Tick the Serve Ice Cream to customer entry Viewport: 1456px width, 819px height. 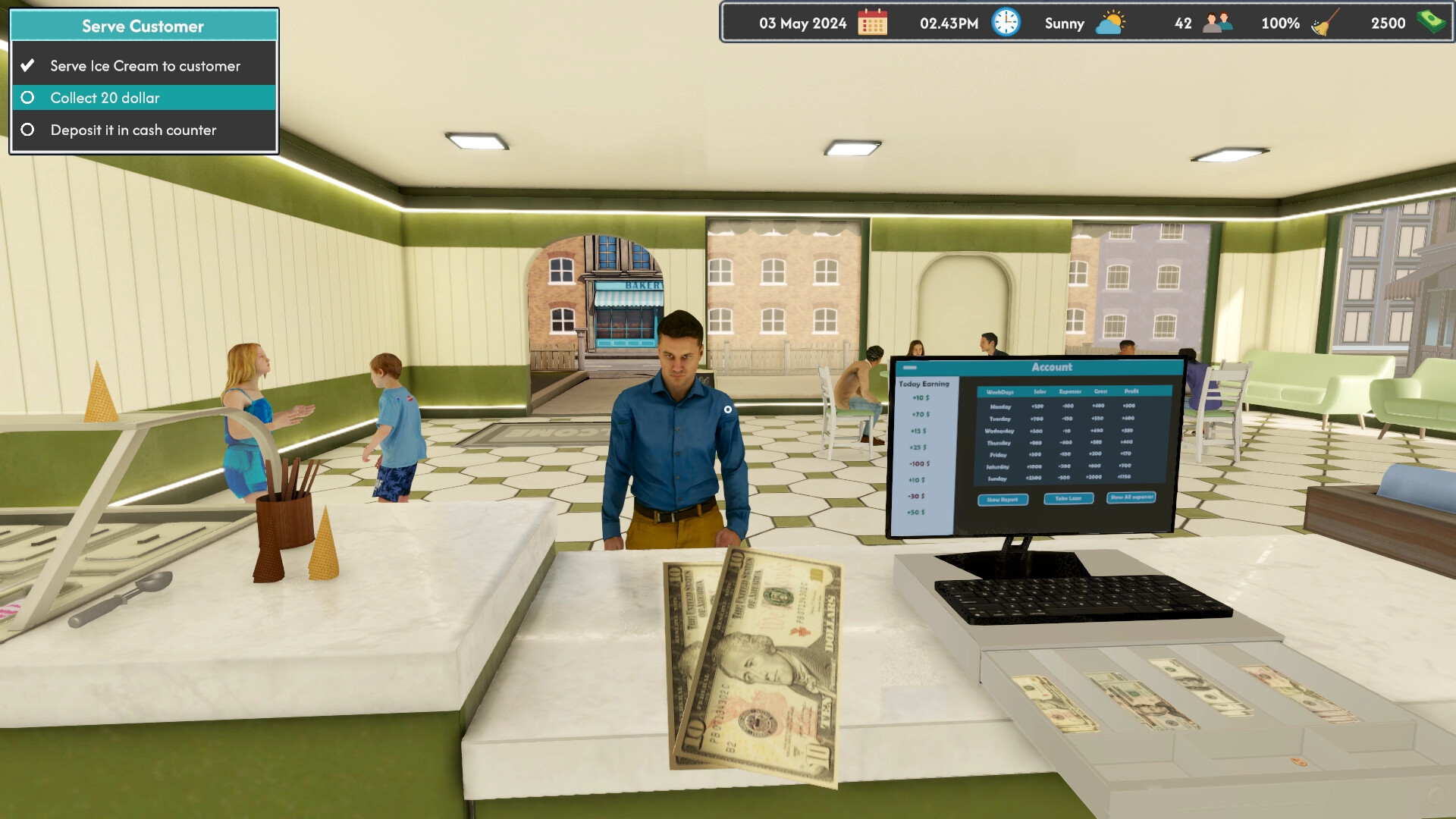(x=144, y=65)
